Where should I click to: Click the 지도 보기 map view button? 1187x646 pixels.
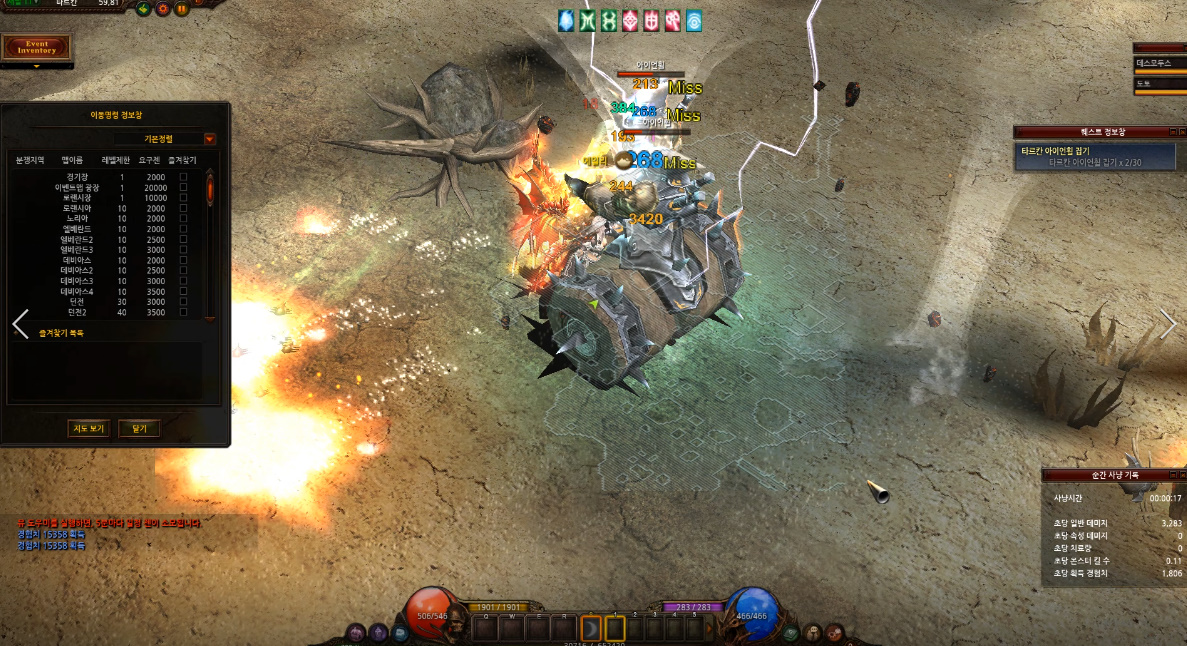click(88, 428)
